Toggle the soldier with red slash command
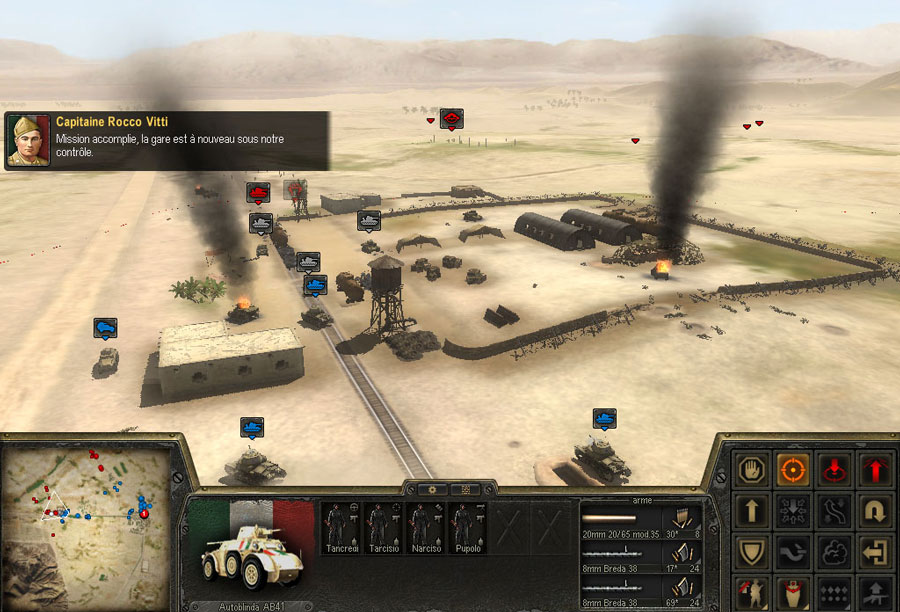 pos(752,591)
